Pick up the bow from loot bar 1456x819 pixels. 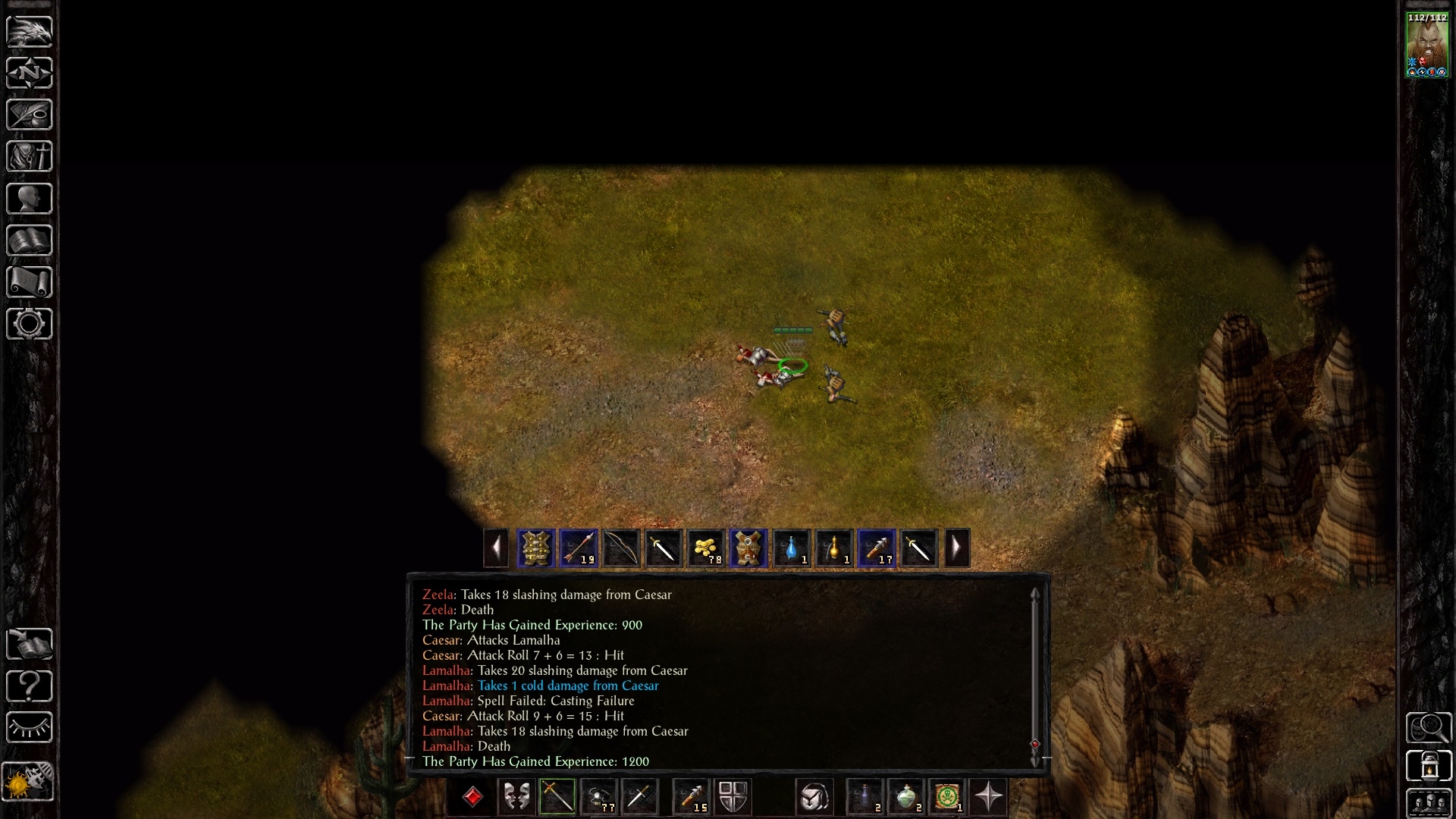coord(621,548)
